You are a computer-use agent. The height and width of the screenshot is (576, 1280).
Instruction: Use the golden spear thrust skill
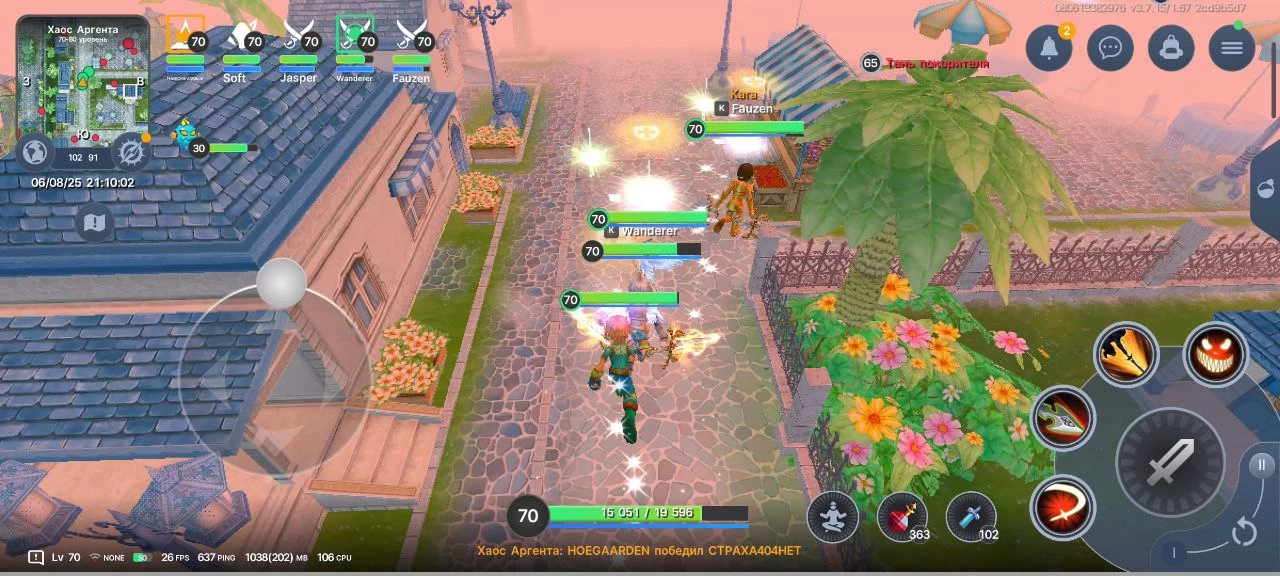[x=1125, y=353]
